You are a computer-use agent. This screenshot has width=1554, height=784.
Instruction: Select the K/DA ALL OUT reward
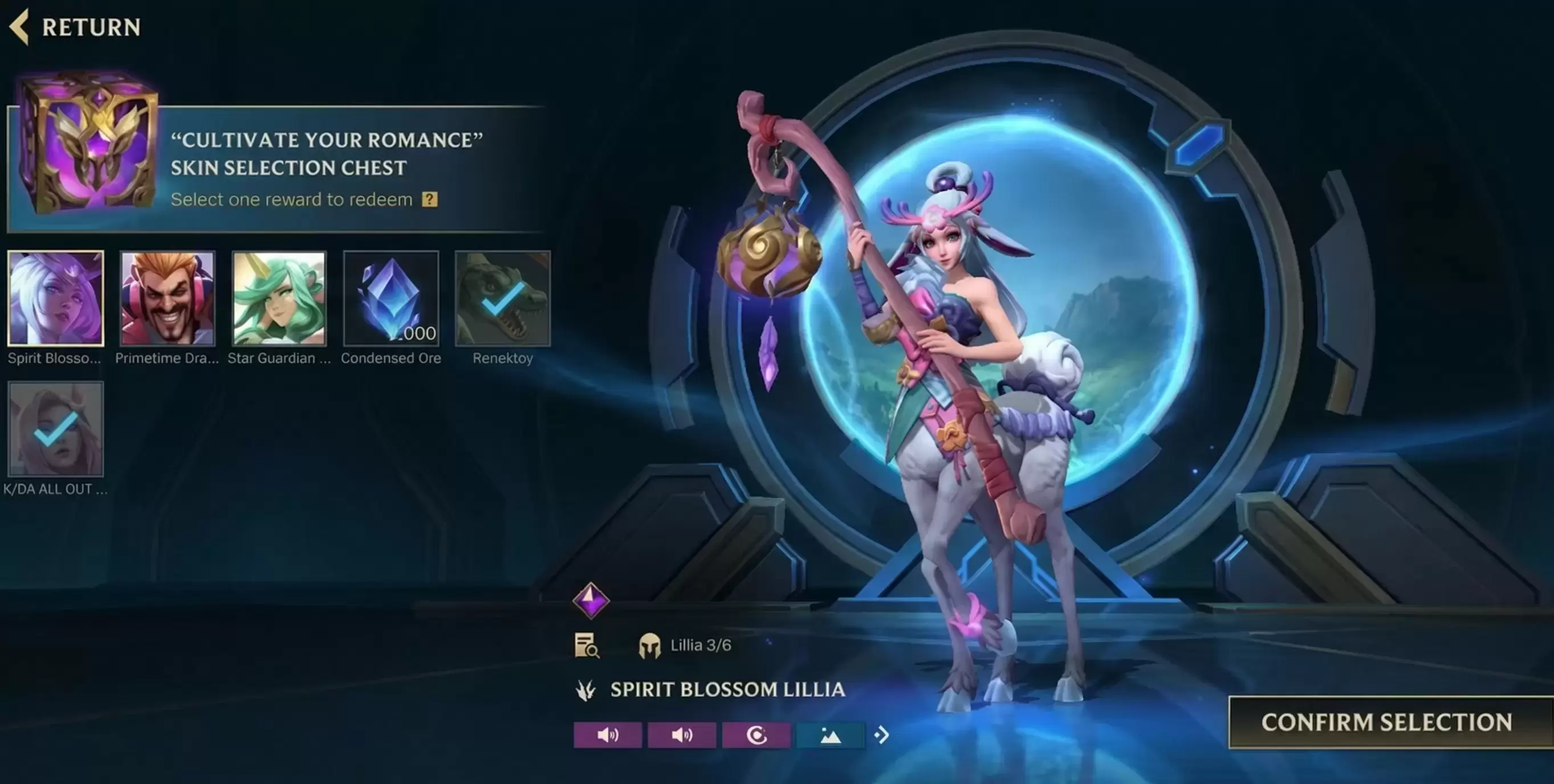tap(55, 429)
